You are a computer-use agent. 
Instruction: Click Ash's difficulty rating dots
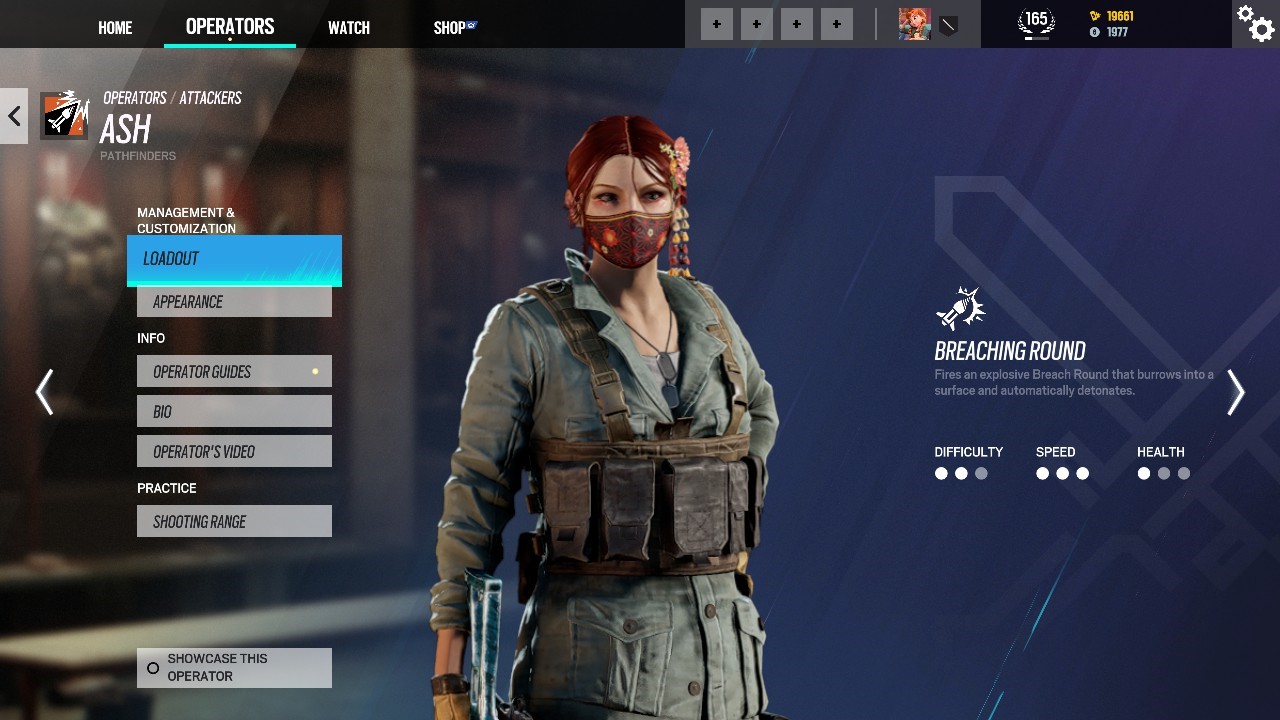961,473
